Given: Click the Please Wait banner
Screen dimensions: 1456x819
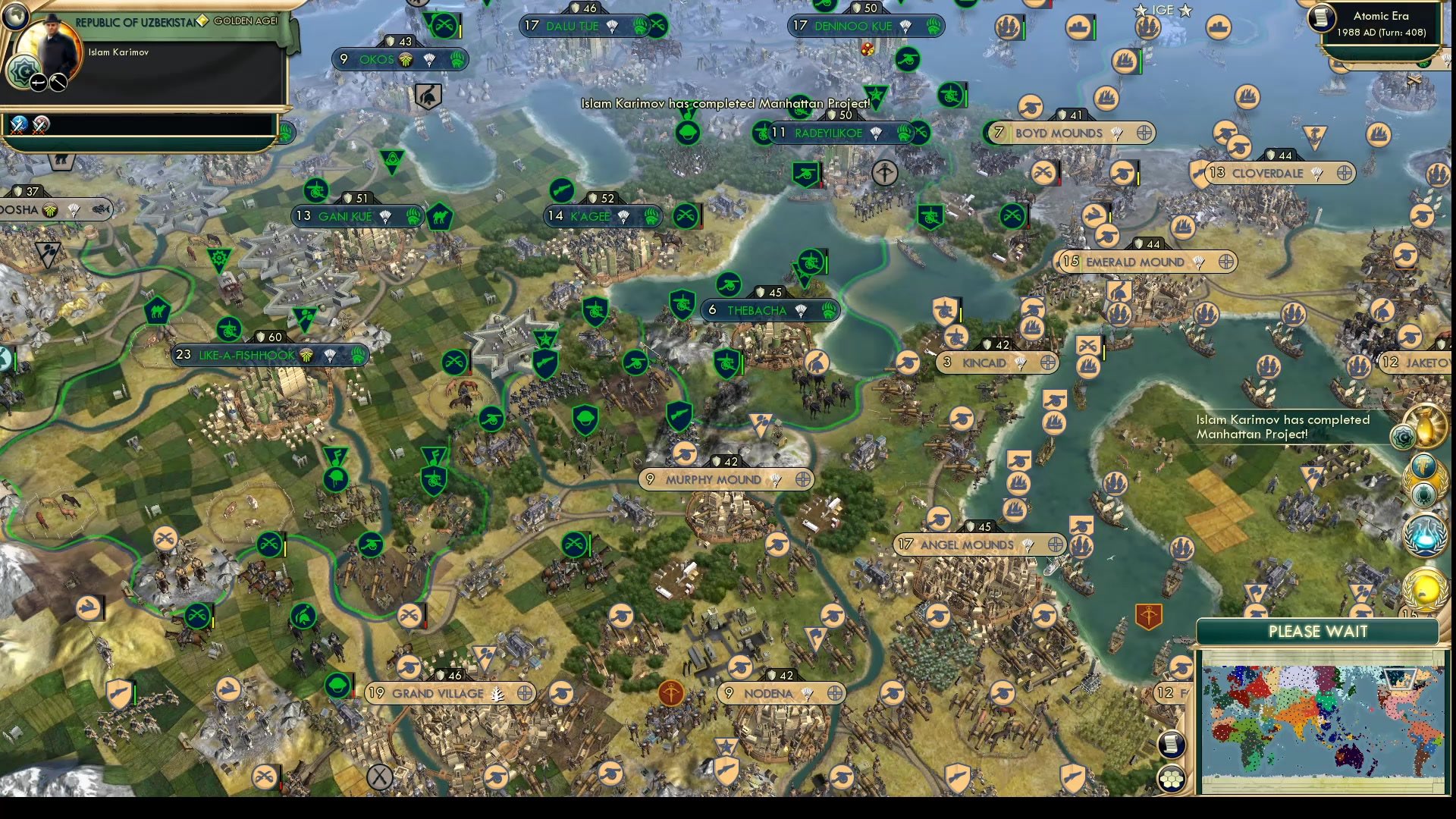Looking at the screenshot, I should tap(1318, 632).
